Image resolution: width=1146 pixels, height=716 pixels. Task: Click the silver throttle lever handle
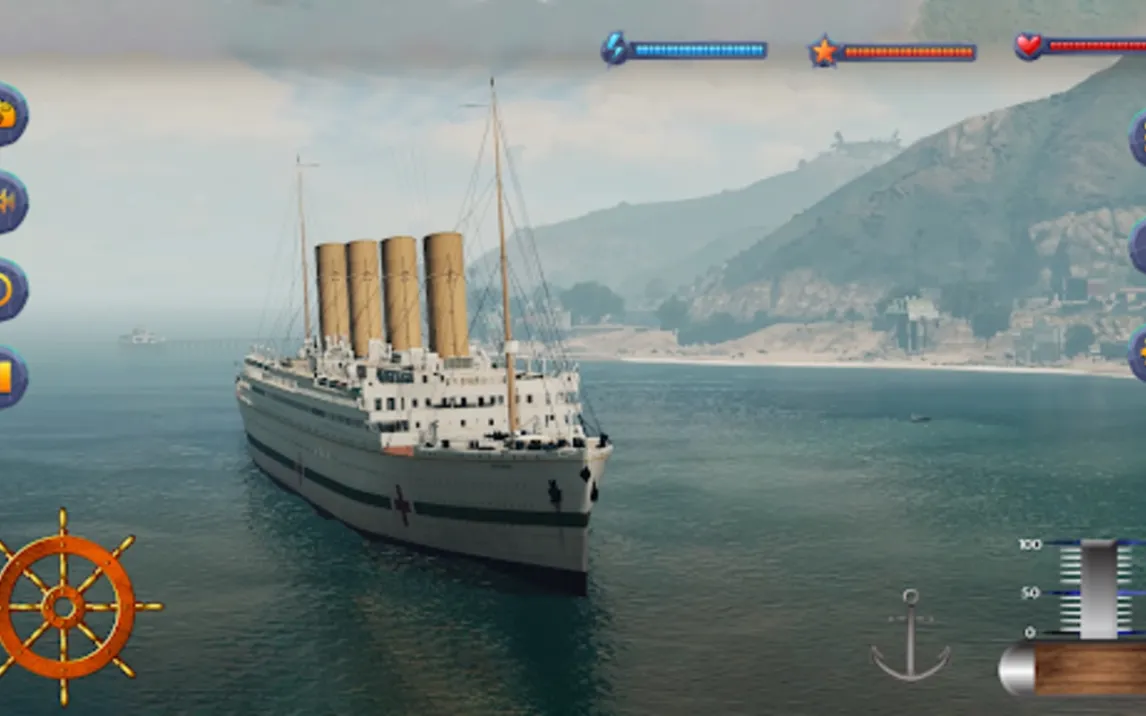[x=1099, y=590]
